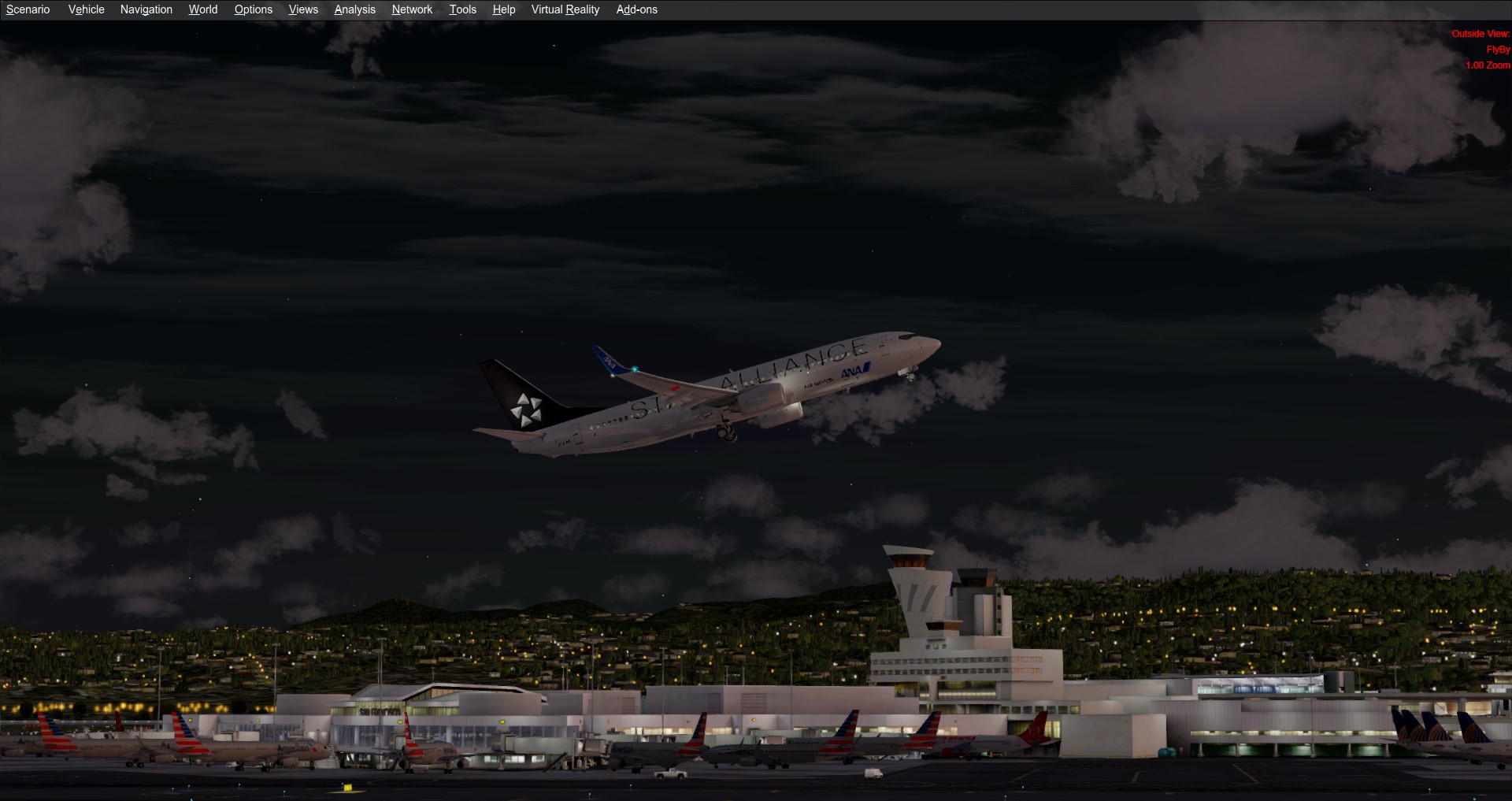Expand the Analysis menu
Screen dimensions: 1512x801
pos(354,9)
